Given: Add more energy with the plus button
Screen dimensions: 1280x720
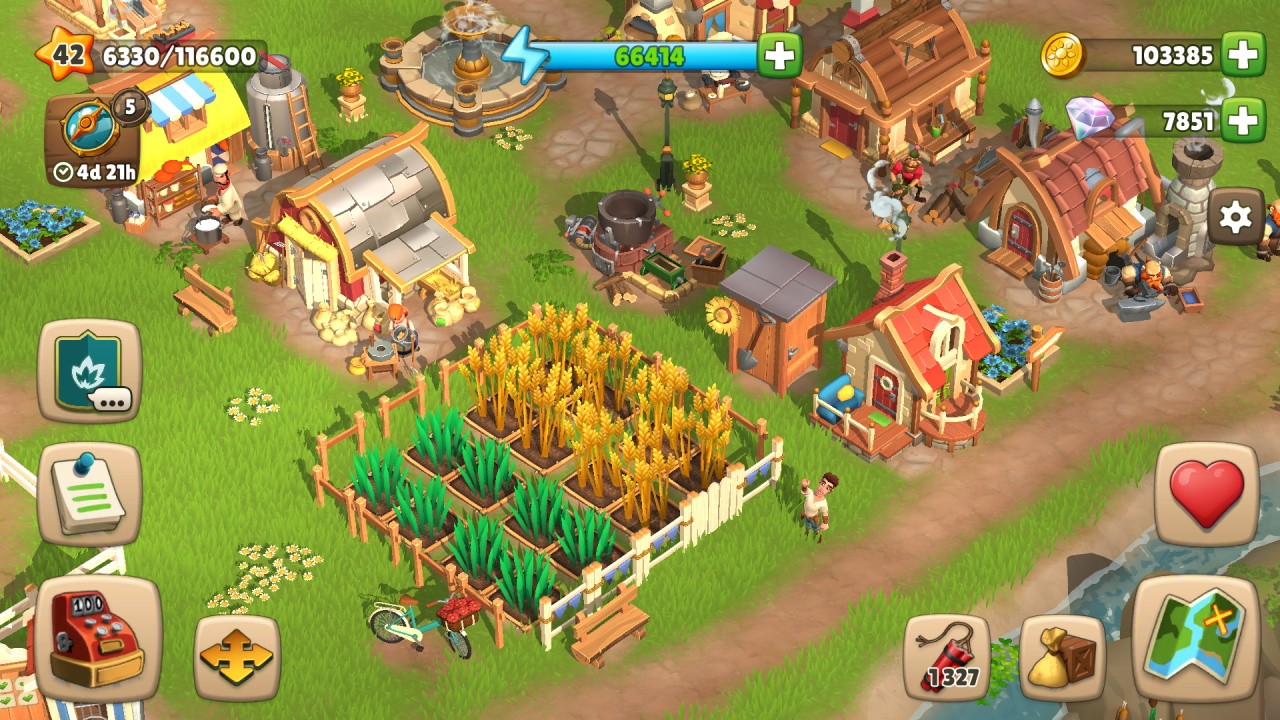Looking at the screenshot, I should [x=779, y=55].
